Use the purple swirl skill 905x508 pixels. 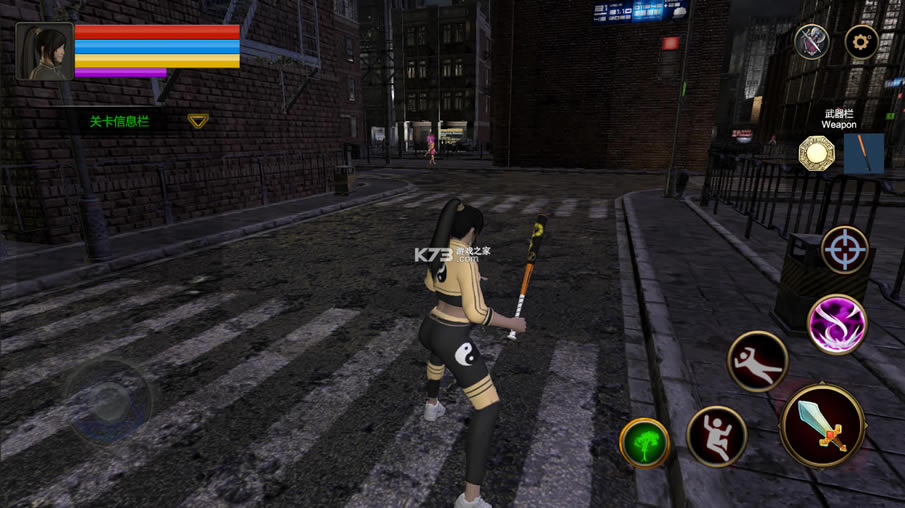pyautogui.click(x=837, y=324)
